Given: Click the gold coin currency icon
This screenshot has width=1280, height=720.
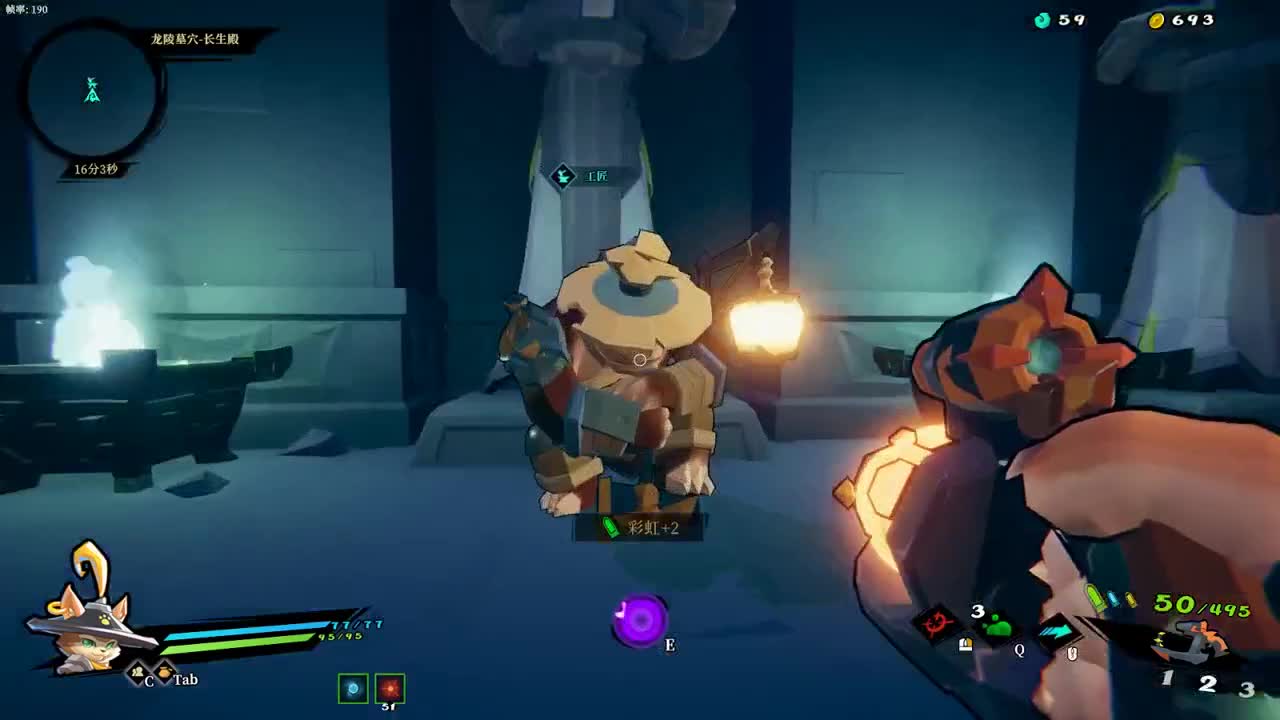Looking at the screenshot, I should [x=1157, y=20].
